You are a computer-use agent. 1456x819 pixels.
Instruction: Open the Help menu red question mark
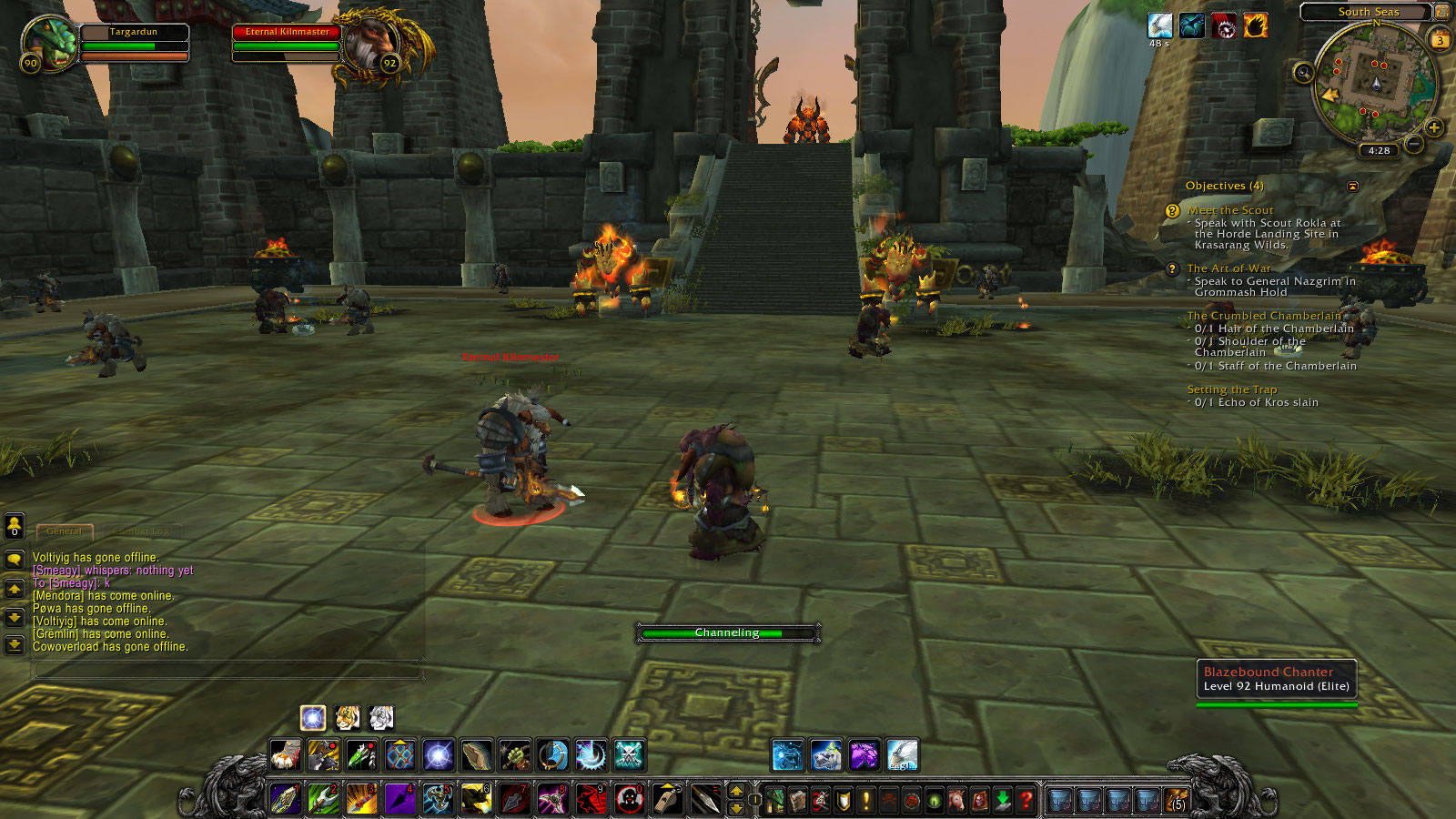coord(1026,801)
